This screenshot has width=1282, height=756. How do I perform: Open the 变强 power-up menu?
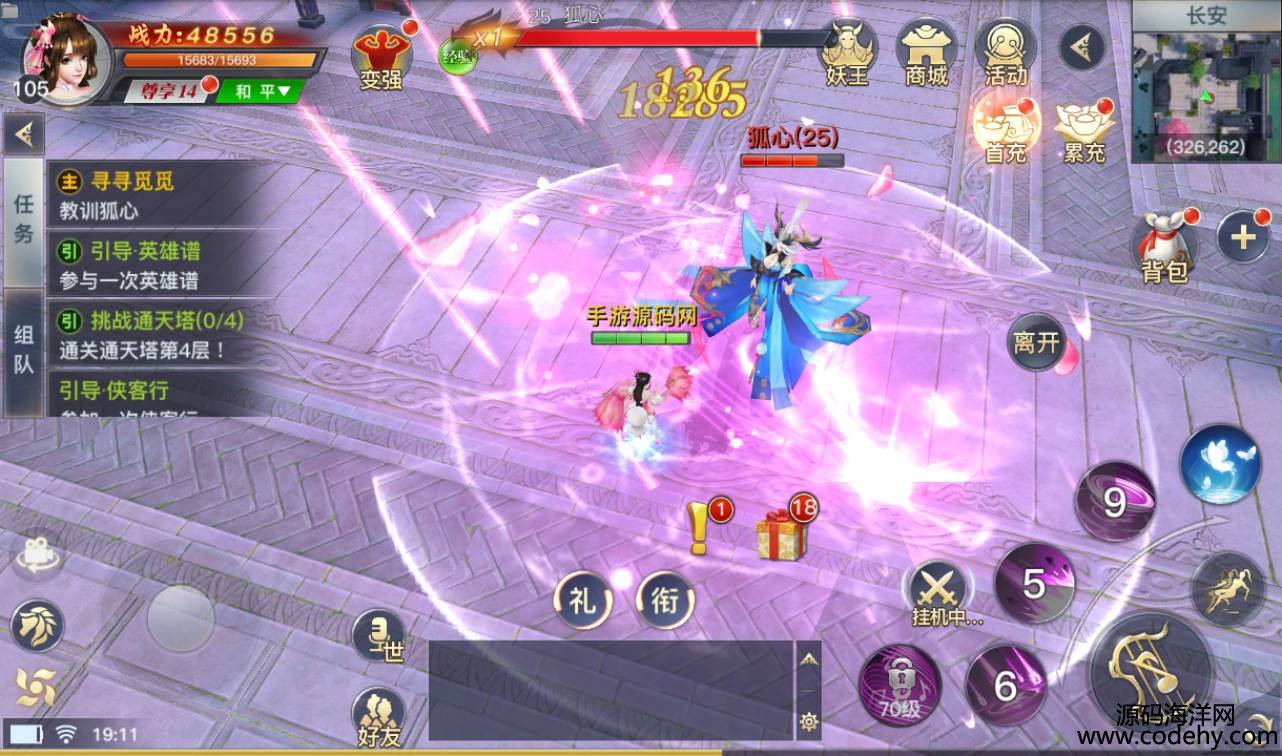pyautogui.click(x=381, y=55)
